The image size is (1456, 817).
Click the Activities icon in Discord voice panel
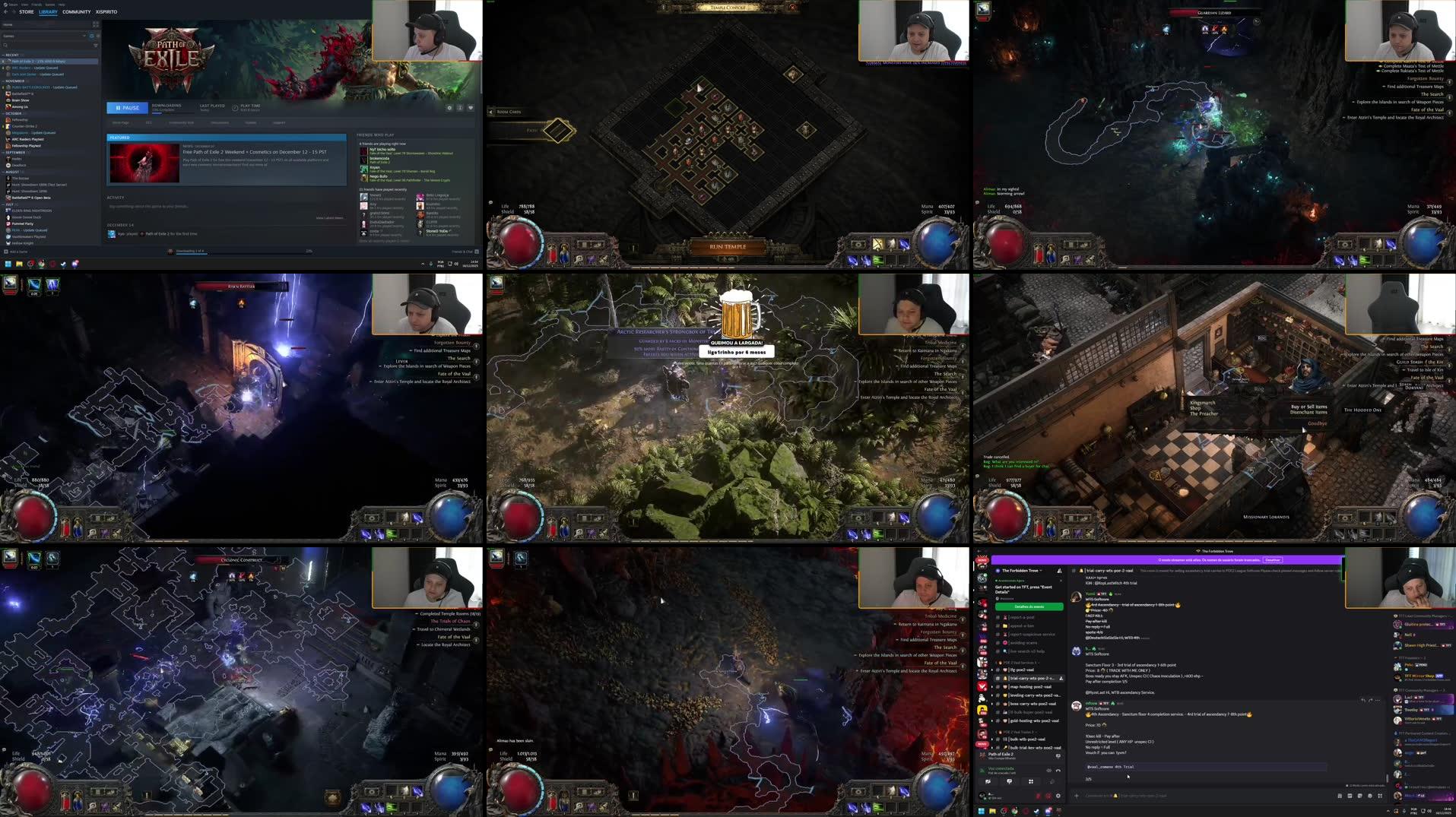(x=1031, y=781)
